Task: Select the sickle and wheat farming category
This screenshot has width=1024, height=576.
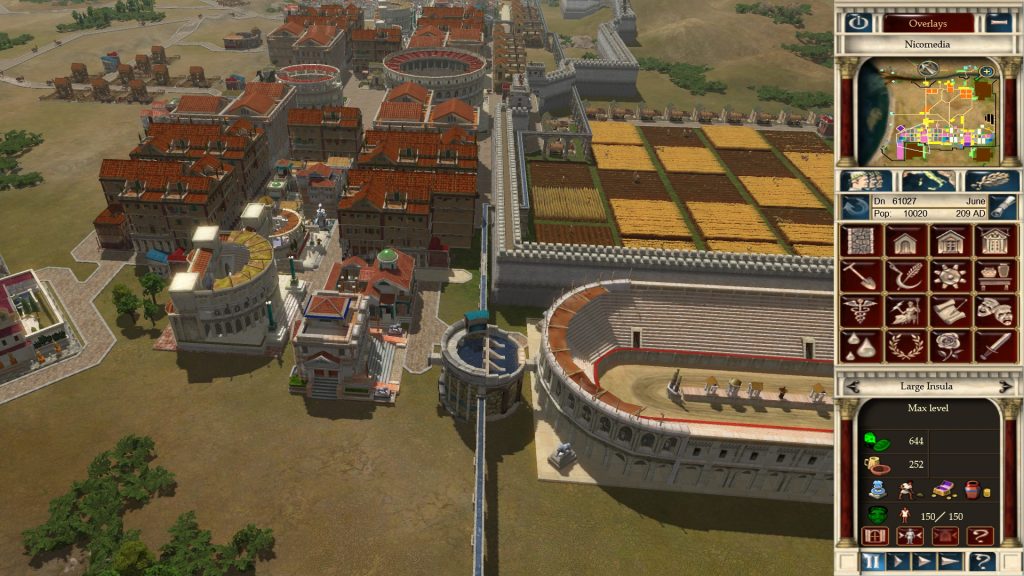Action: click(904, 275)
